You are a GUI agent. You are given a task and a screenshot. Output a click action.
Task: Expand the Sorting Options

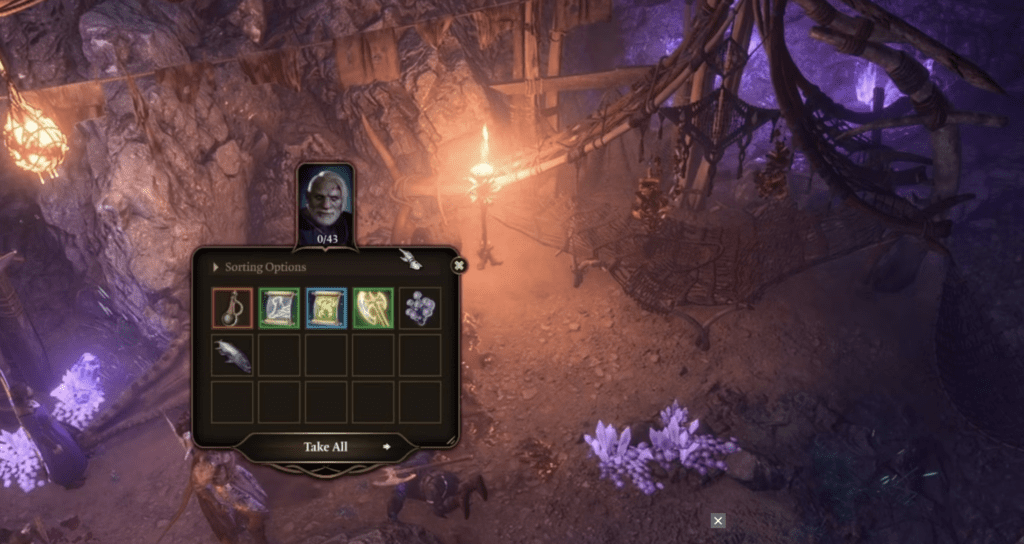pos(265,268)
